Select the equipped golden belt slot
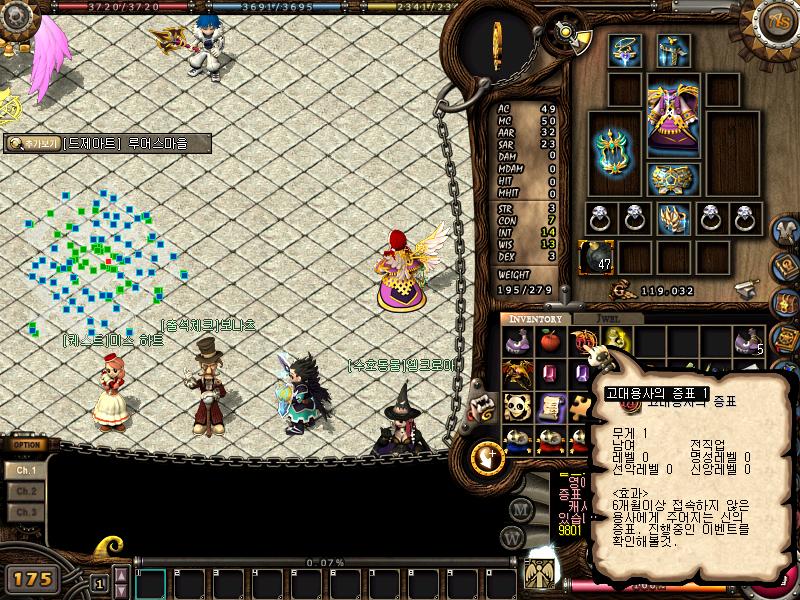 pyautogui.click(x=673, y=180)
